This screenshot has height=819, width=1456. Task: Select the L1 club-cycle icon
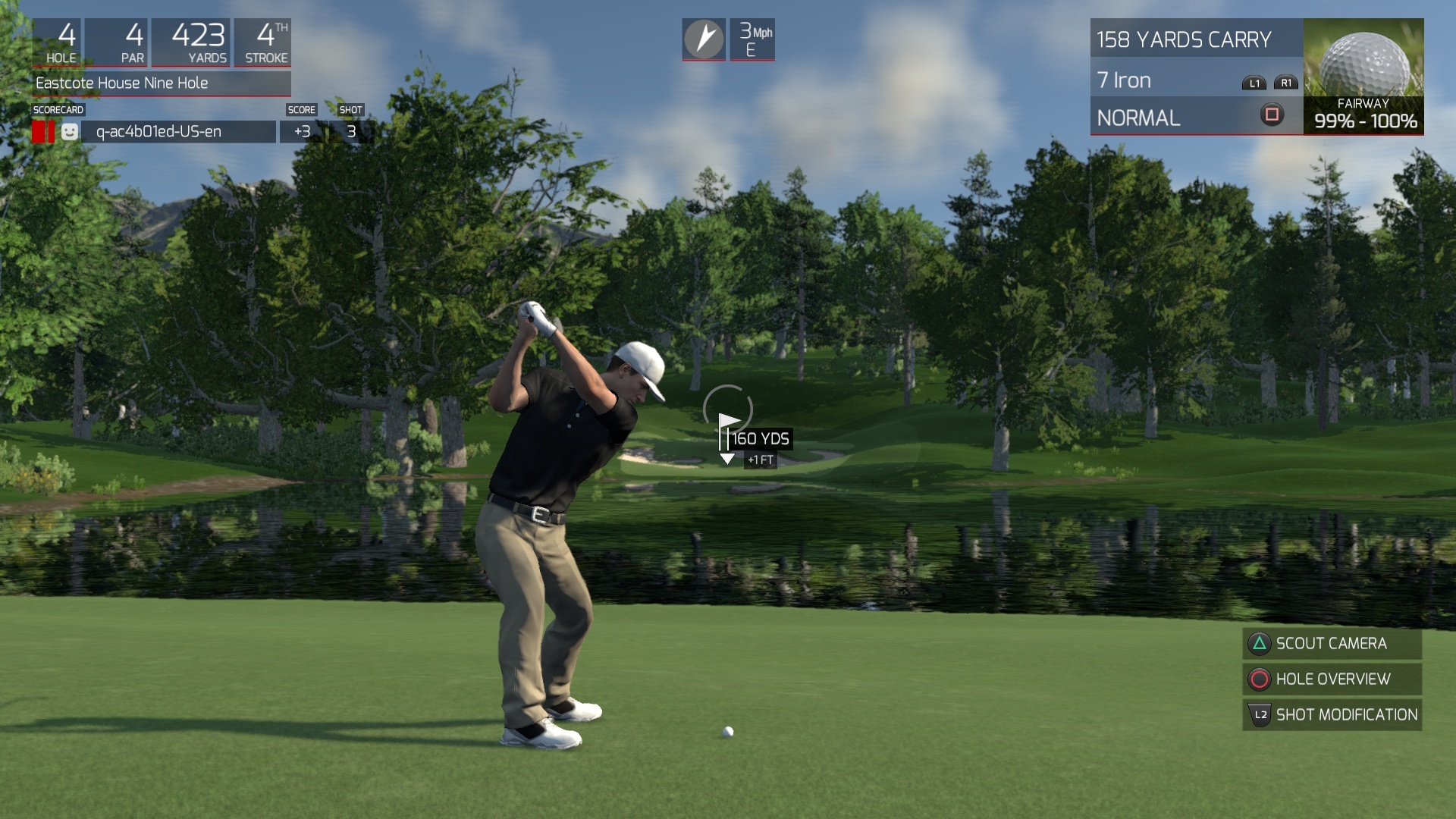click(1254, 82)
